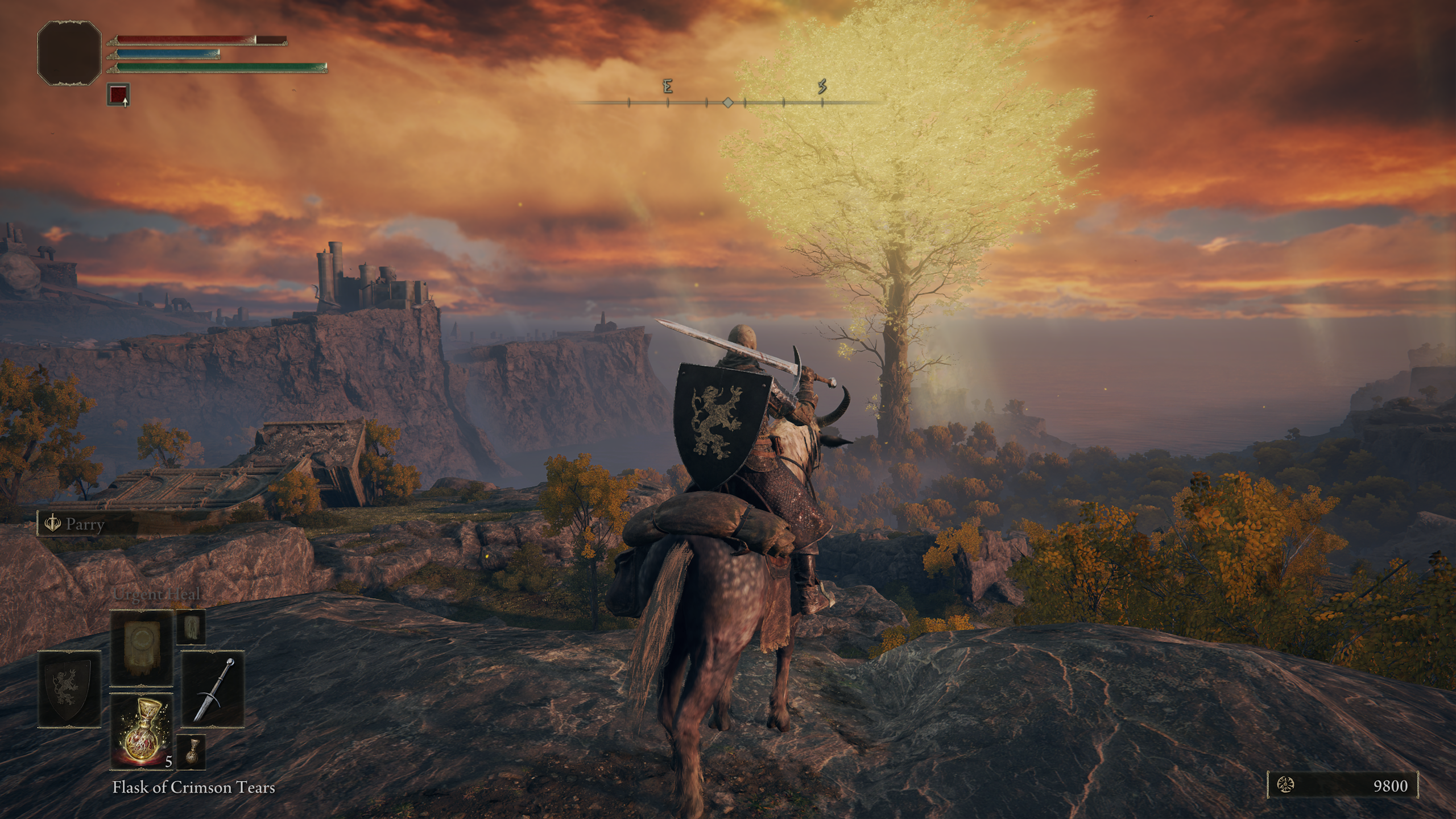Click the small slot beside Urgent Heal
Screen dimensions: 1456x819
(191, 627)
